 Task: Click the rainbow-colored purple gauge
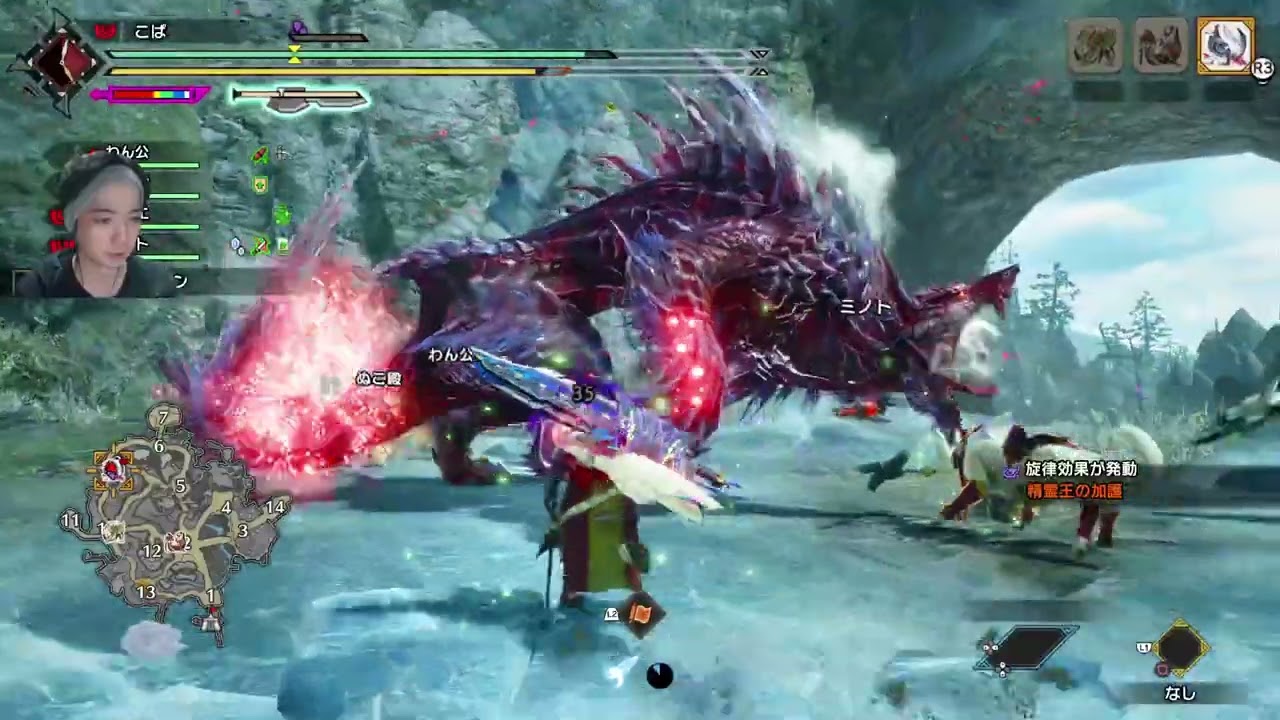150,95
